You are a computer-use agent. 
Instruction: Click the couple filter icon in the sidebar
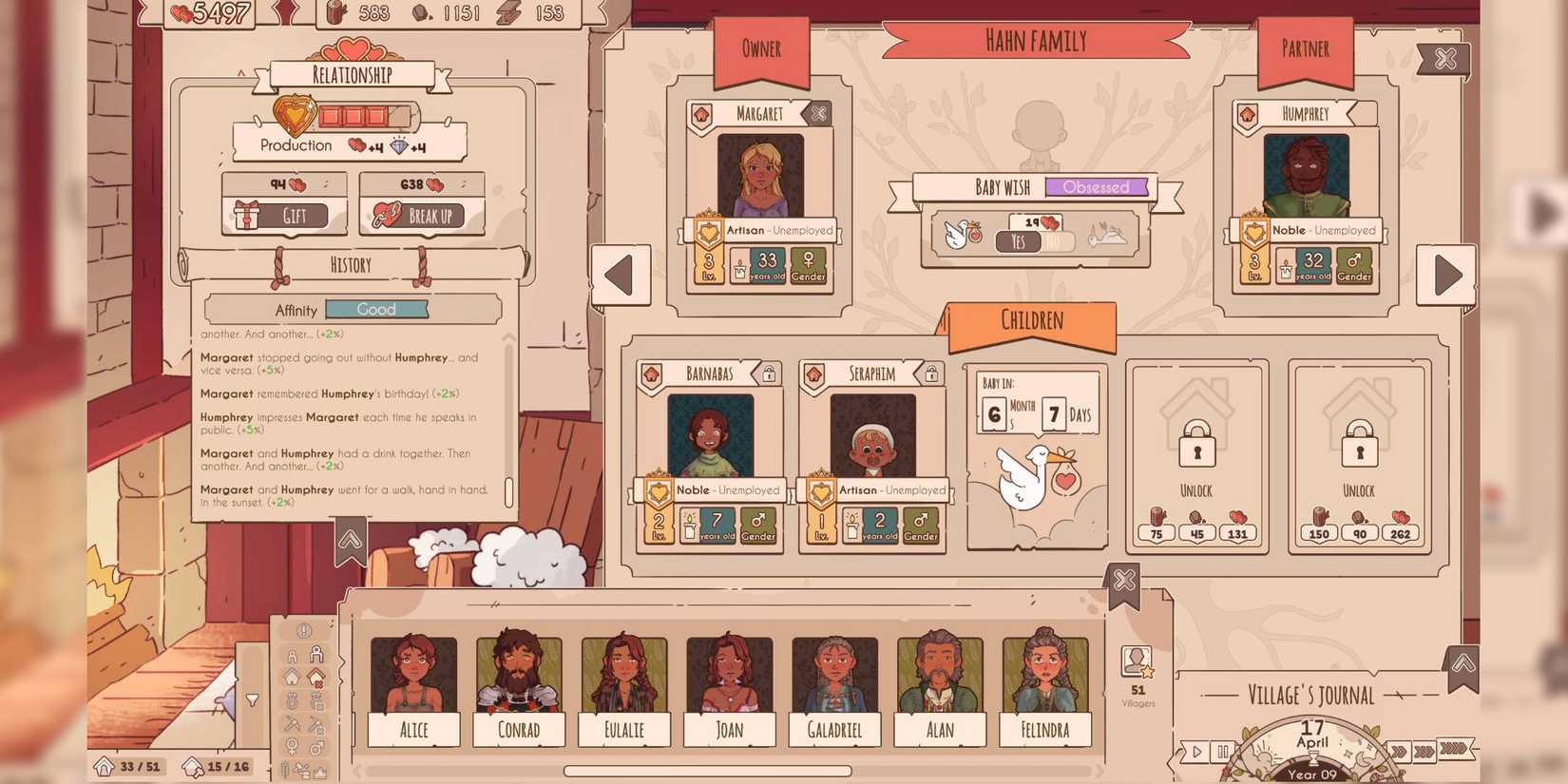point(292,698)
